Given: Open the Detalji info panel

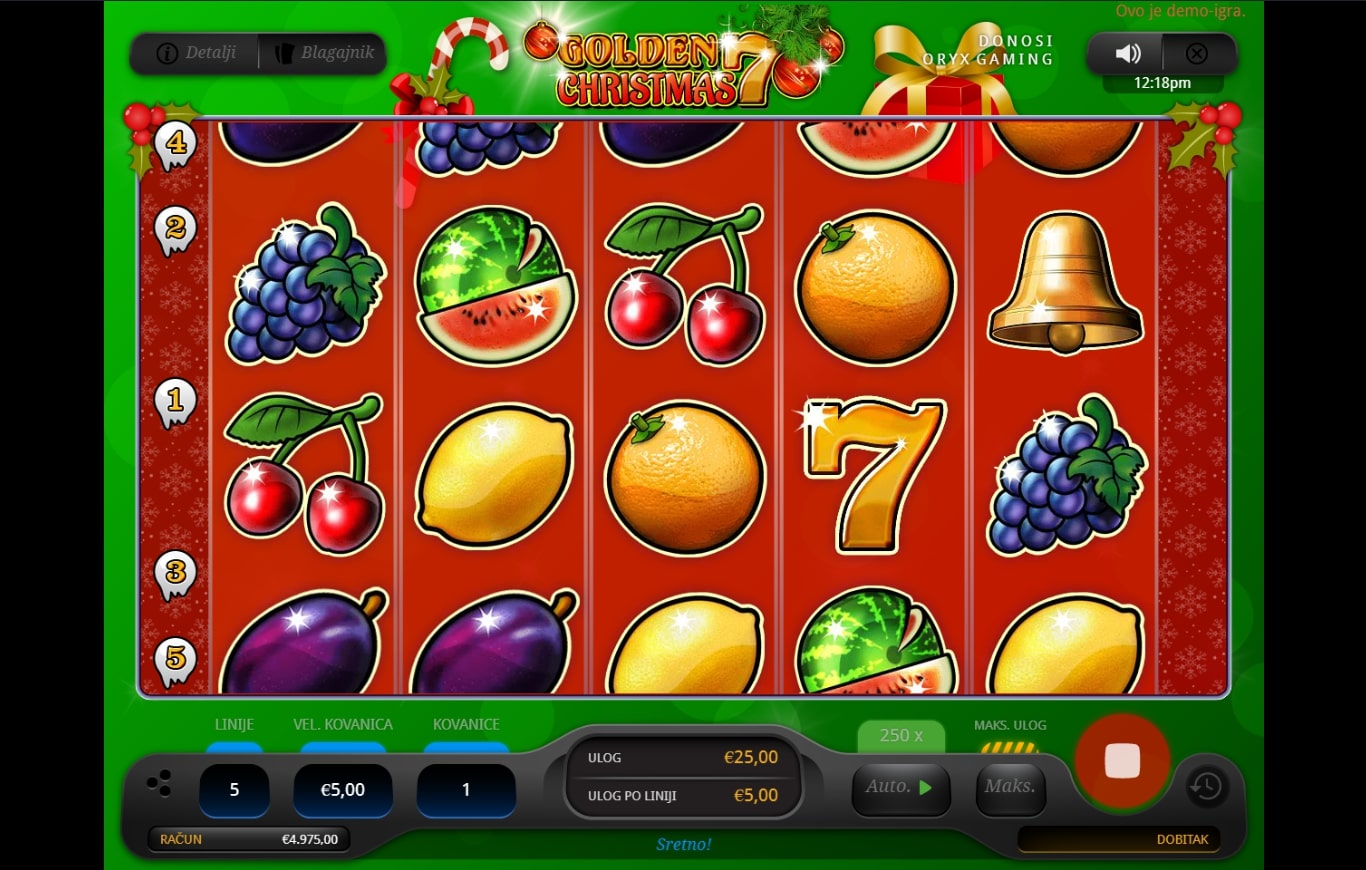Looking at the screenshot, I should click(x=197, y=53).
